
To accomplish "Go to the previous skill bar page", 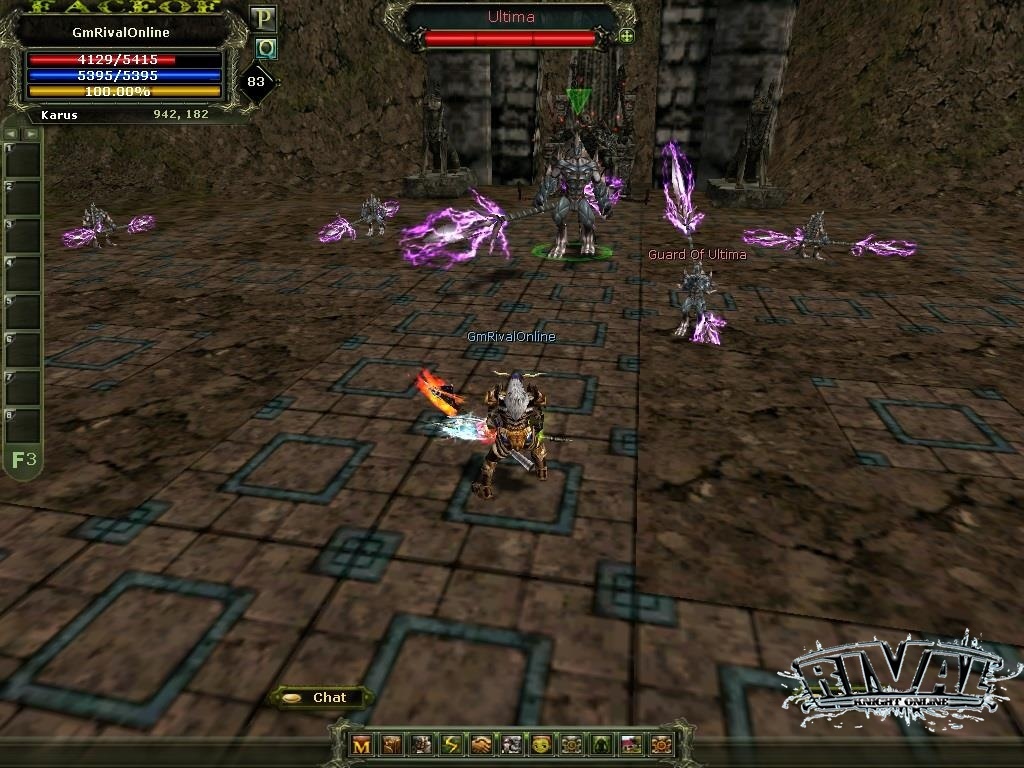I will pyautogui.click(x=13, y=133).
